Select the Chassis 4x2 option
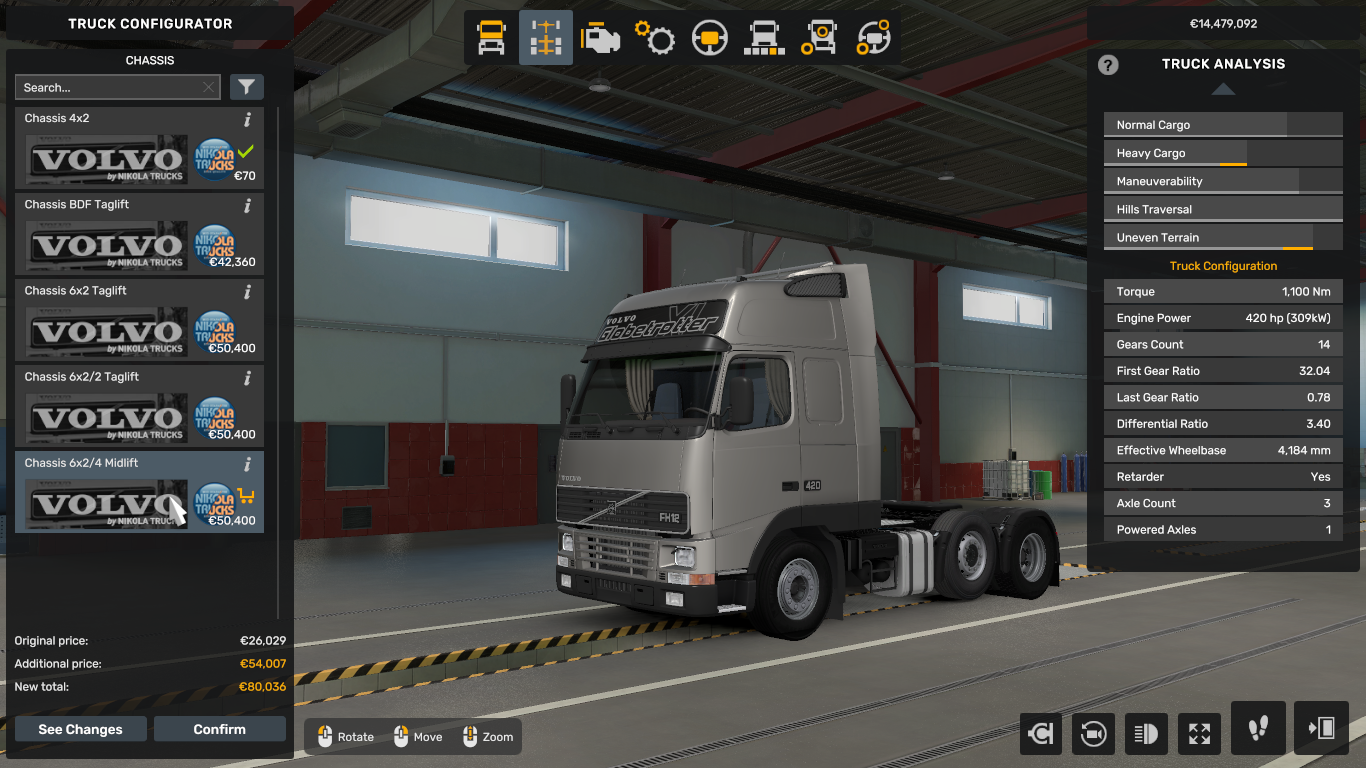Image resolution: width=1366 pixels, height=768 pixels. (x=139, y=149)
